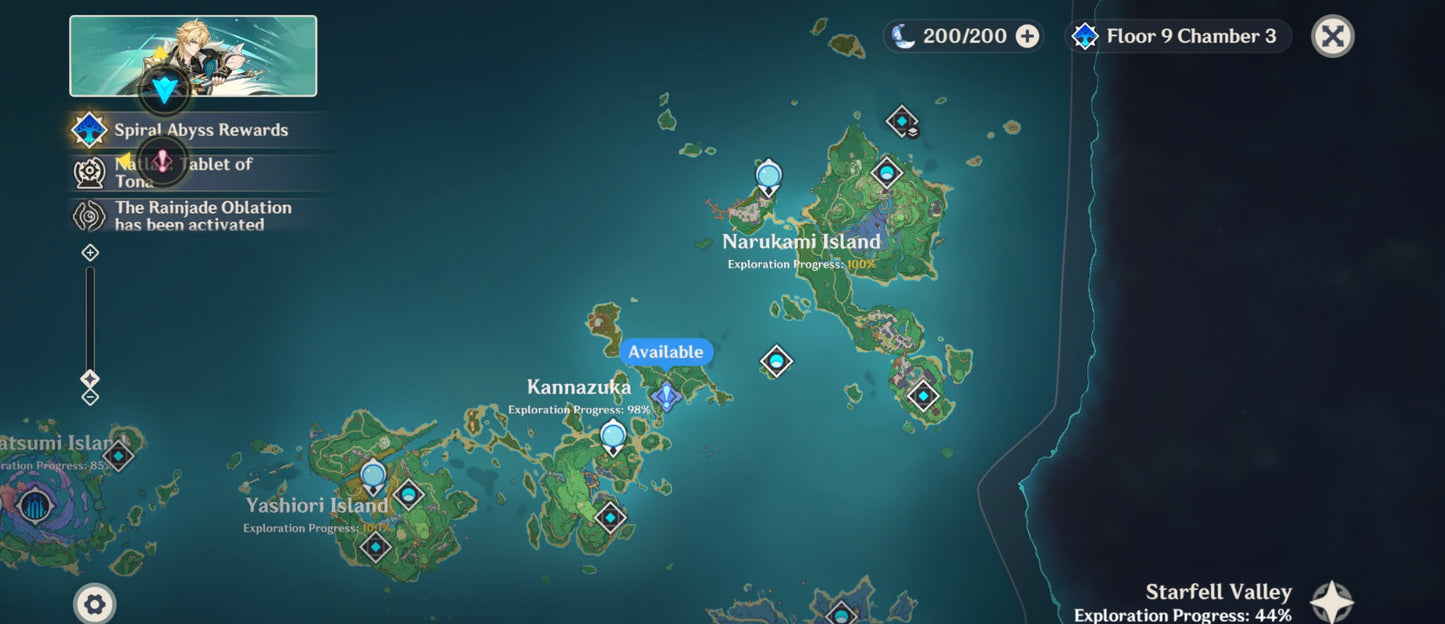Screen dimensions: 1445x624
Task: Click the map zoom slider handle
Action: click(x=90, y=379)
